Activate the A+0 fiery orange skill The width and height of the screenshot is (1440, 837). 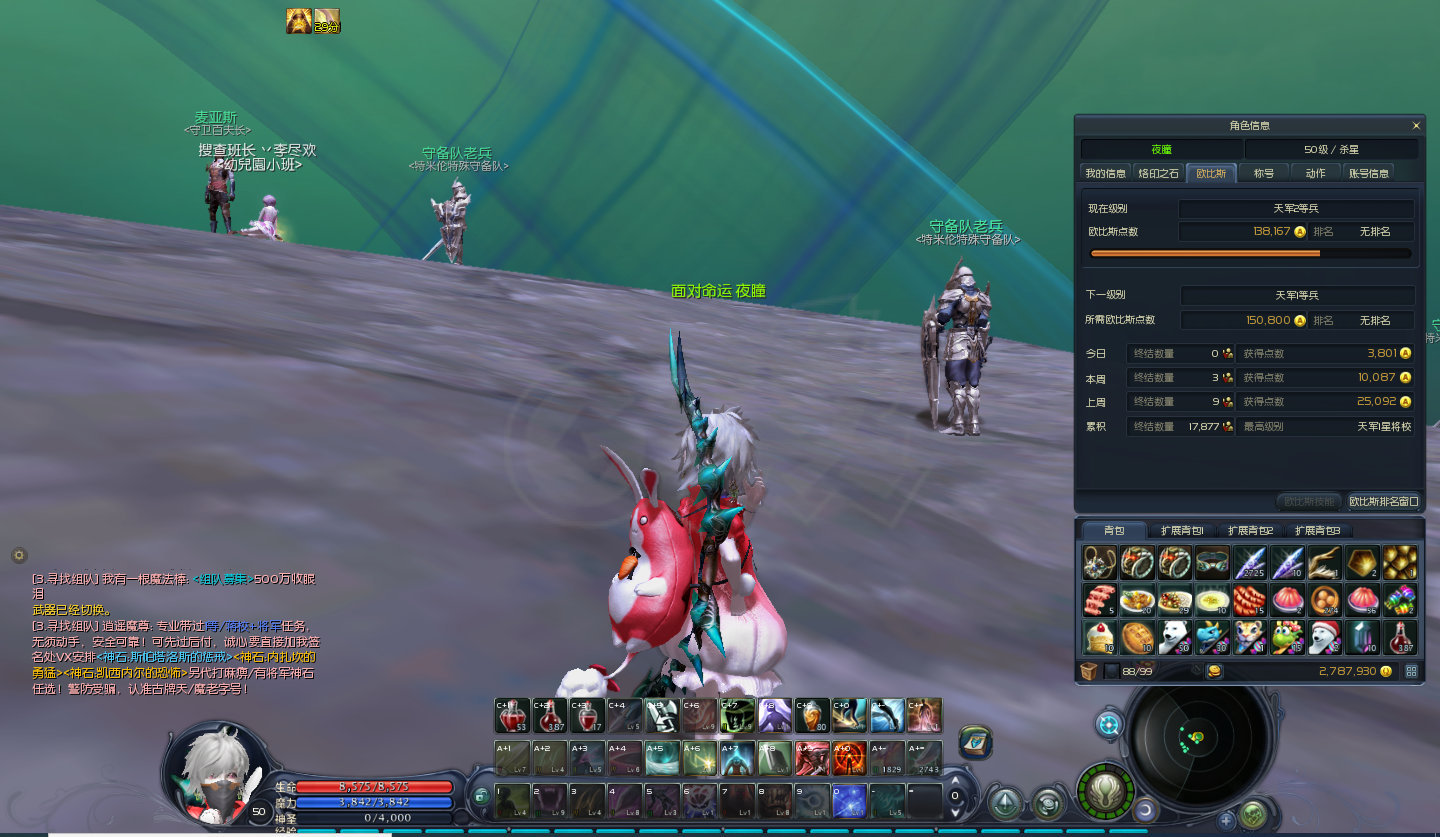pos(850,758)
